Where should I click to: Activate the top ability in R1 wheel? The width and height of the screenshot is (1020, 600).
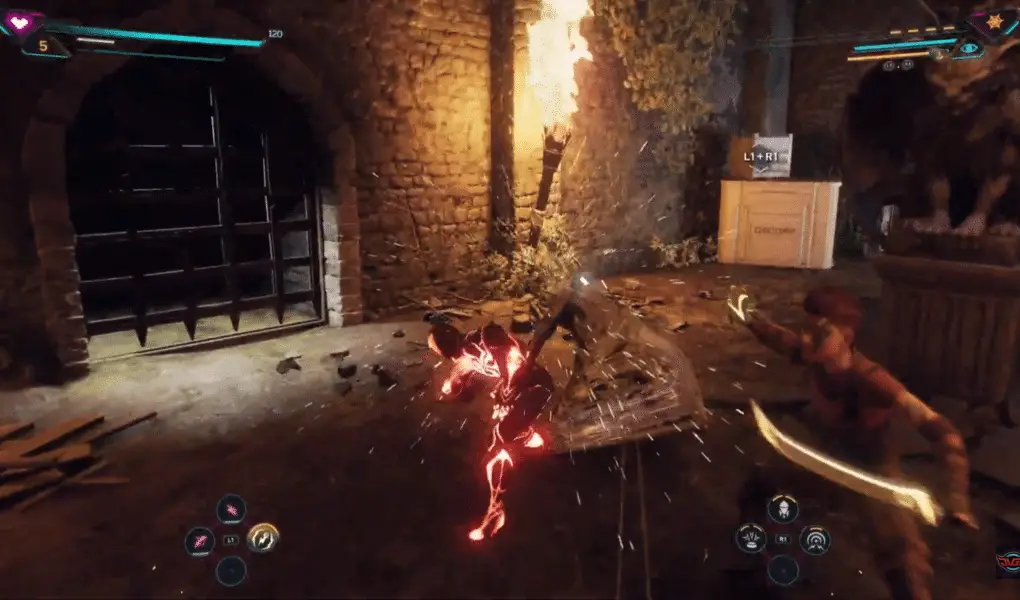pos(783,509)
